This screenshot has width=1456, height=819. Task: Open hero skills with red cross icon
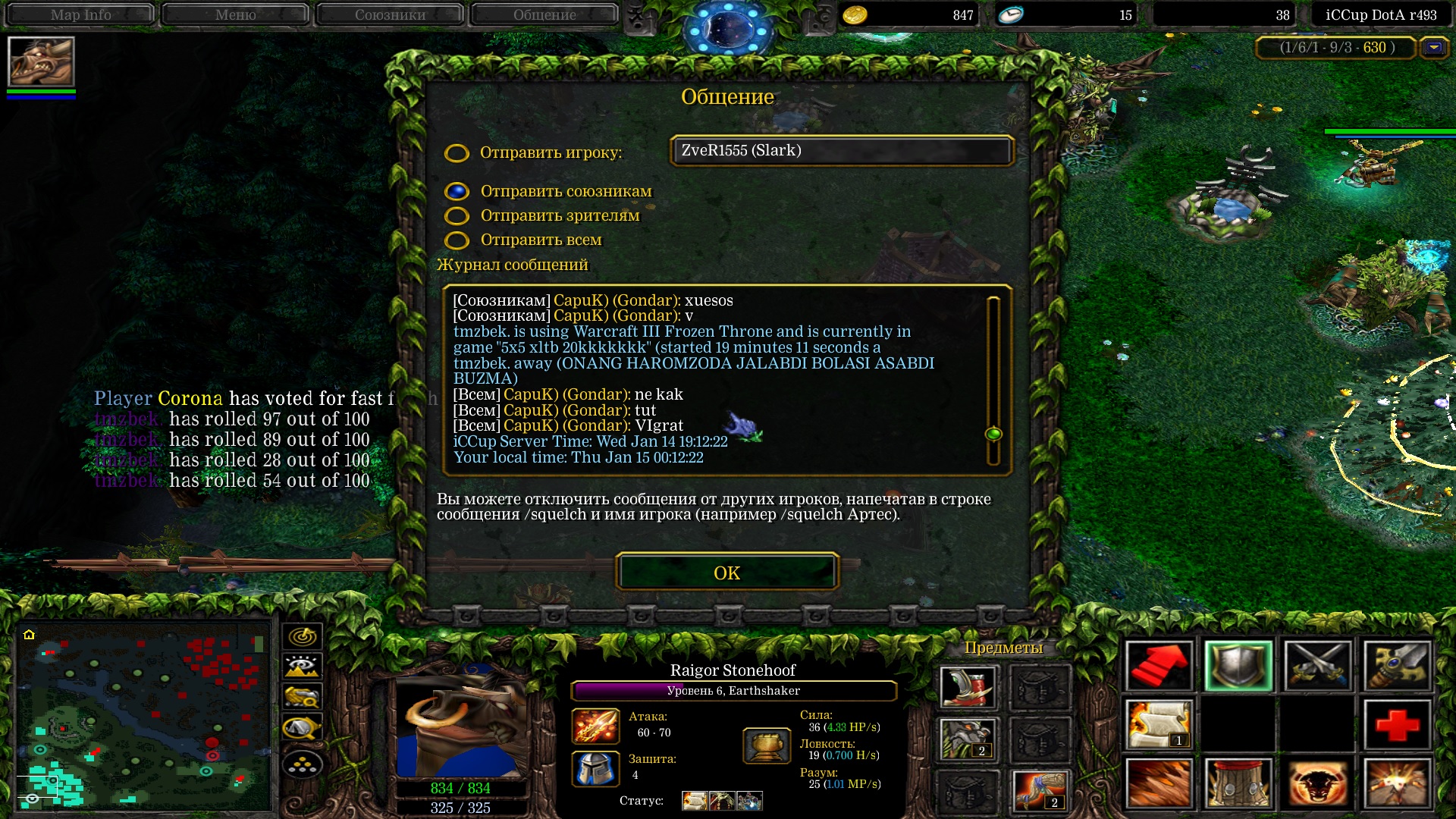pyautogui.click(x=1397, y=724)
